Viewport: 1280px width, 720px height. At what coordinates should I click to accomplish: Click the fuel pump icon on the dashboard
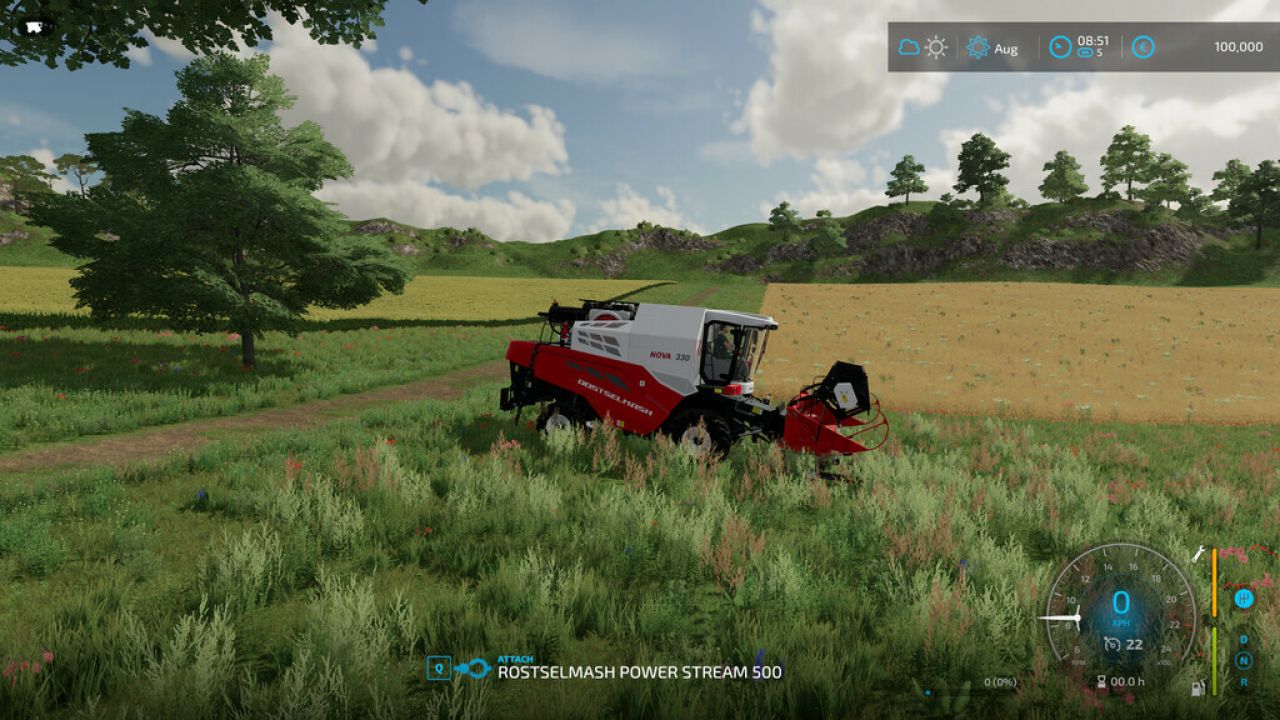click(1198, 688)
